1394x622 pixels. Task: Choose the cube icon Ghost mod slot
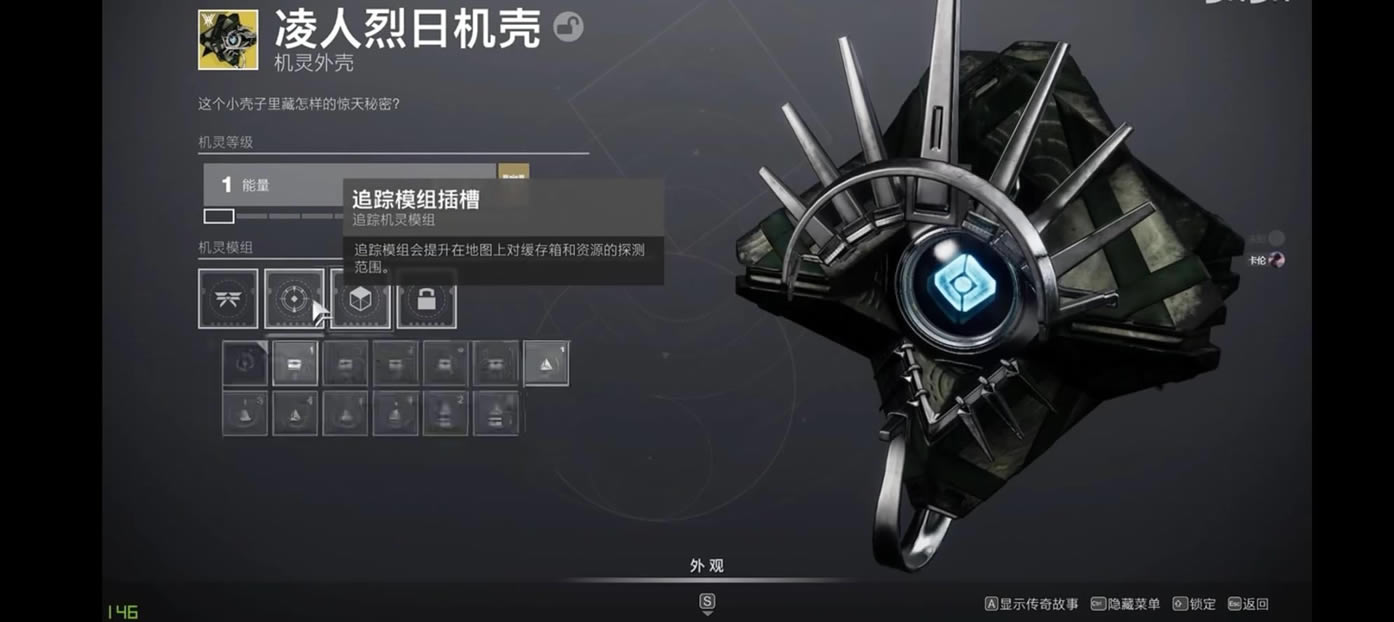tap(360, 298)
